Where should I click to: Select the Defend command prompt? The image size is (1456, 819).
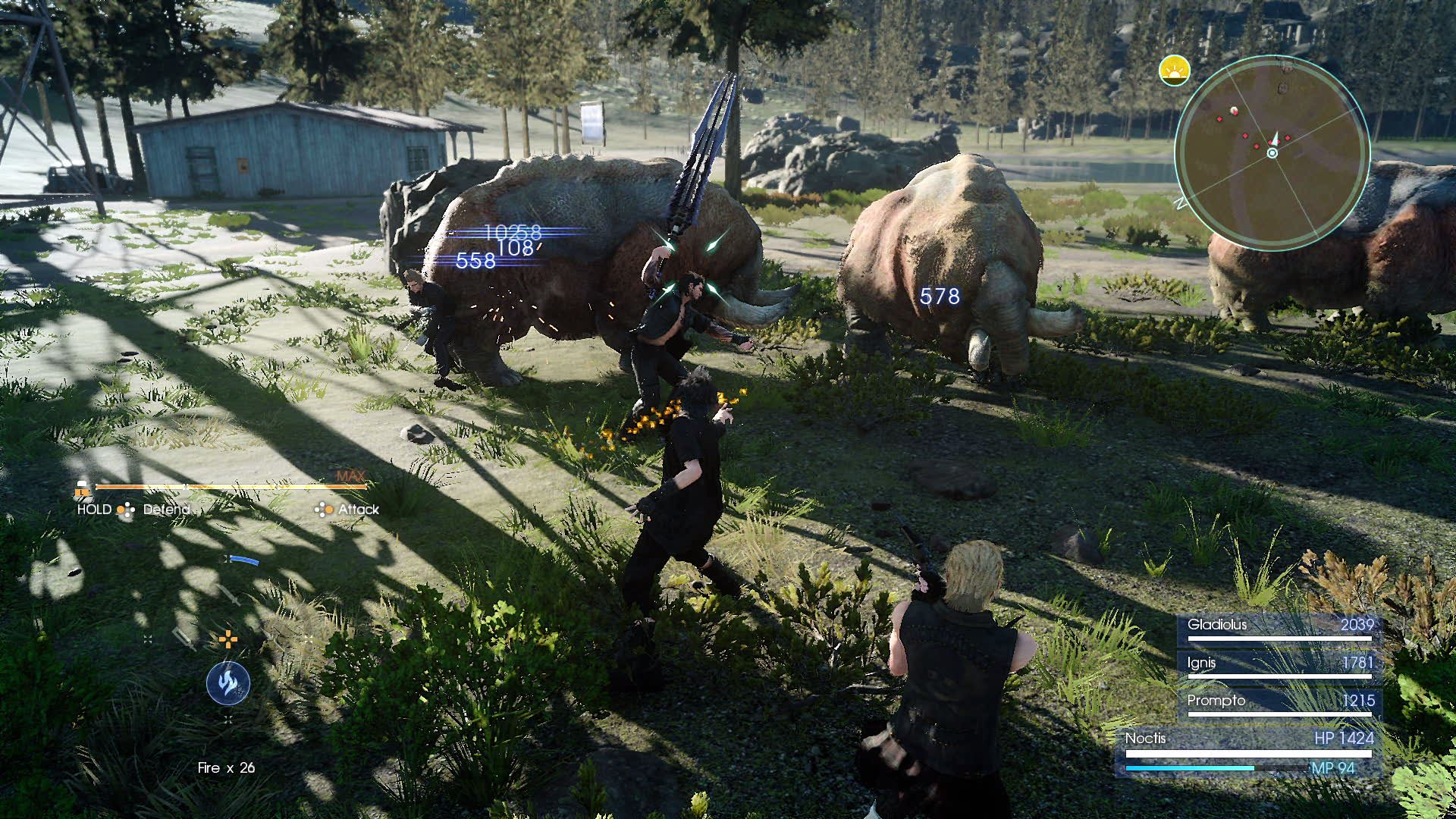166,509
